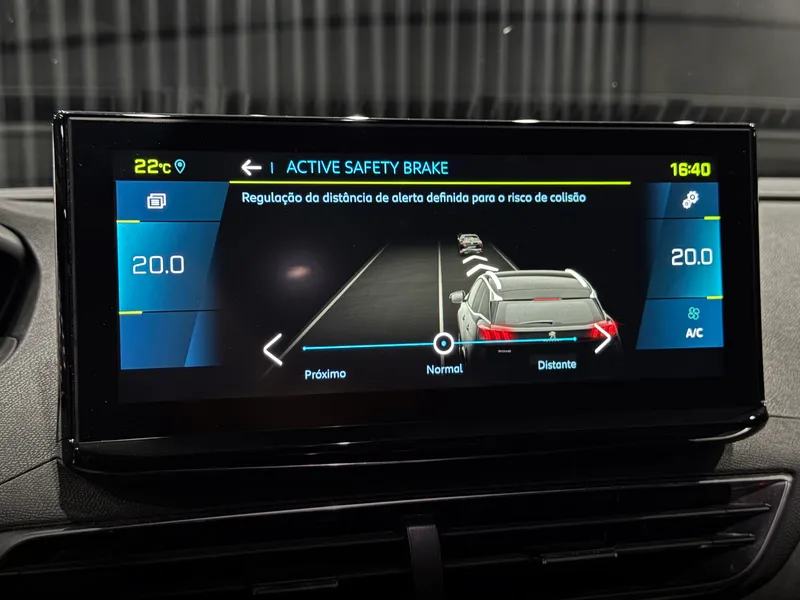Click the right chevron to increase alert distance
800x600 pixels.
(x=602, y=338)
